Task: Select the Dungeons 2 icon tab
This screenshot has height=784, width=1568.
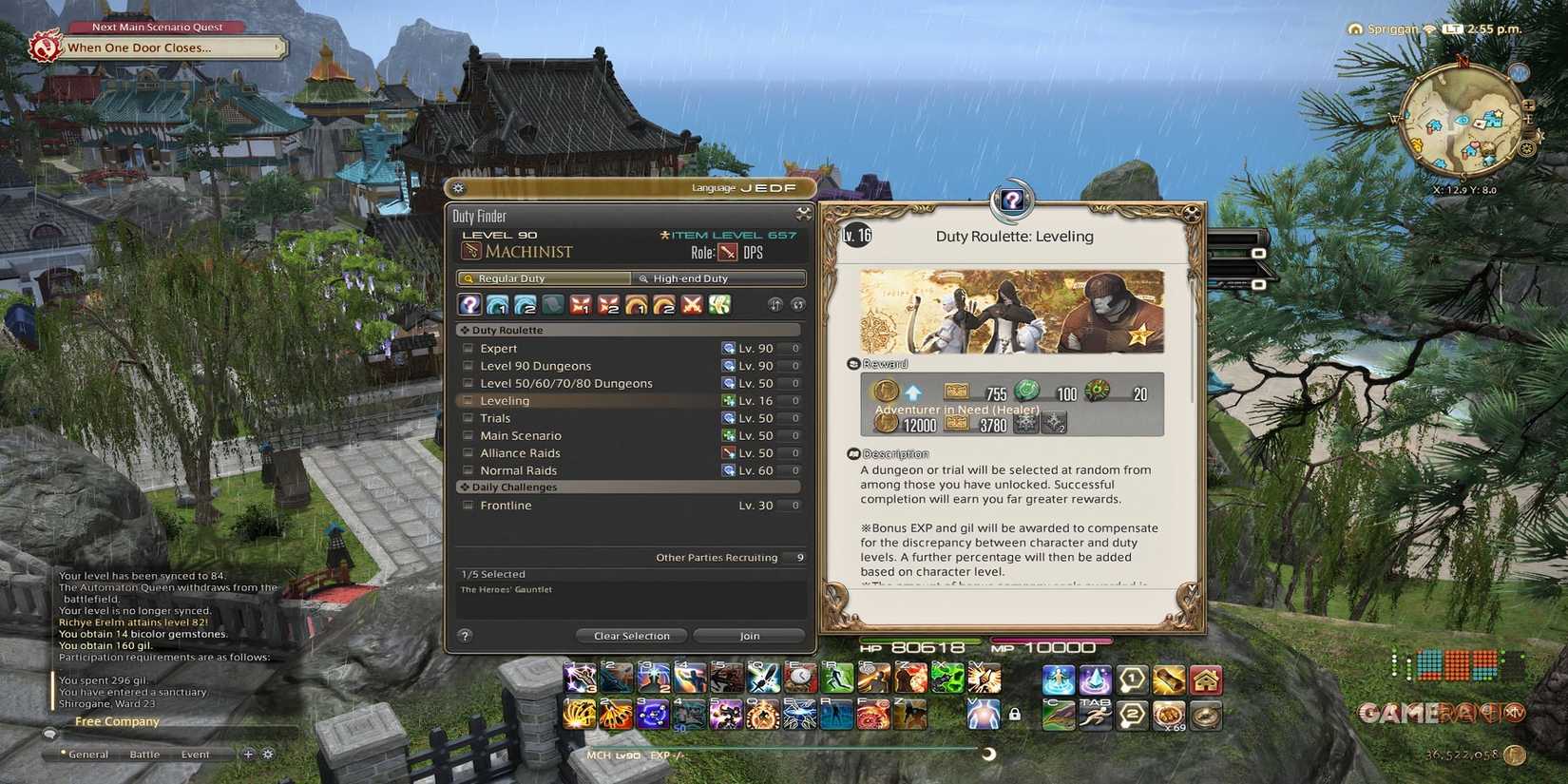Action: coord(526,305)
